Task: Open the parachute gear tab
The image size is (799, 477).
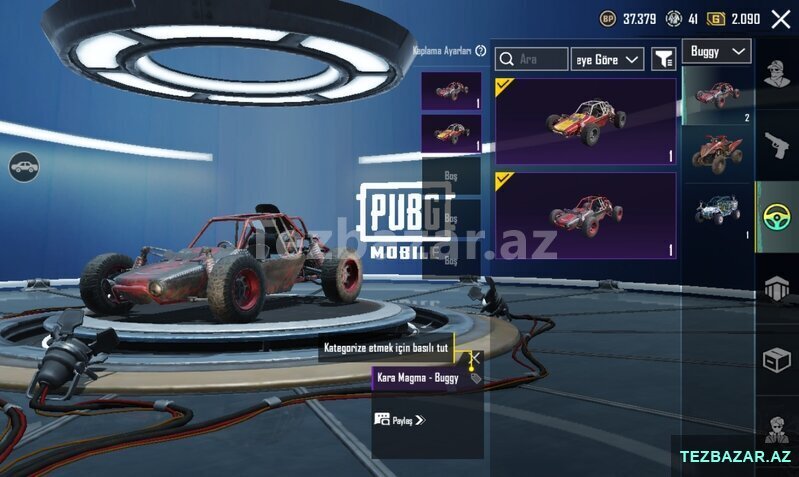Action: 777,289
